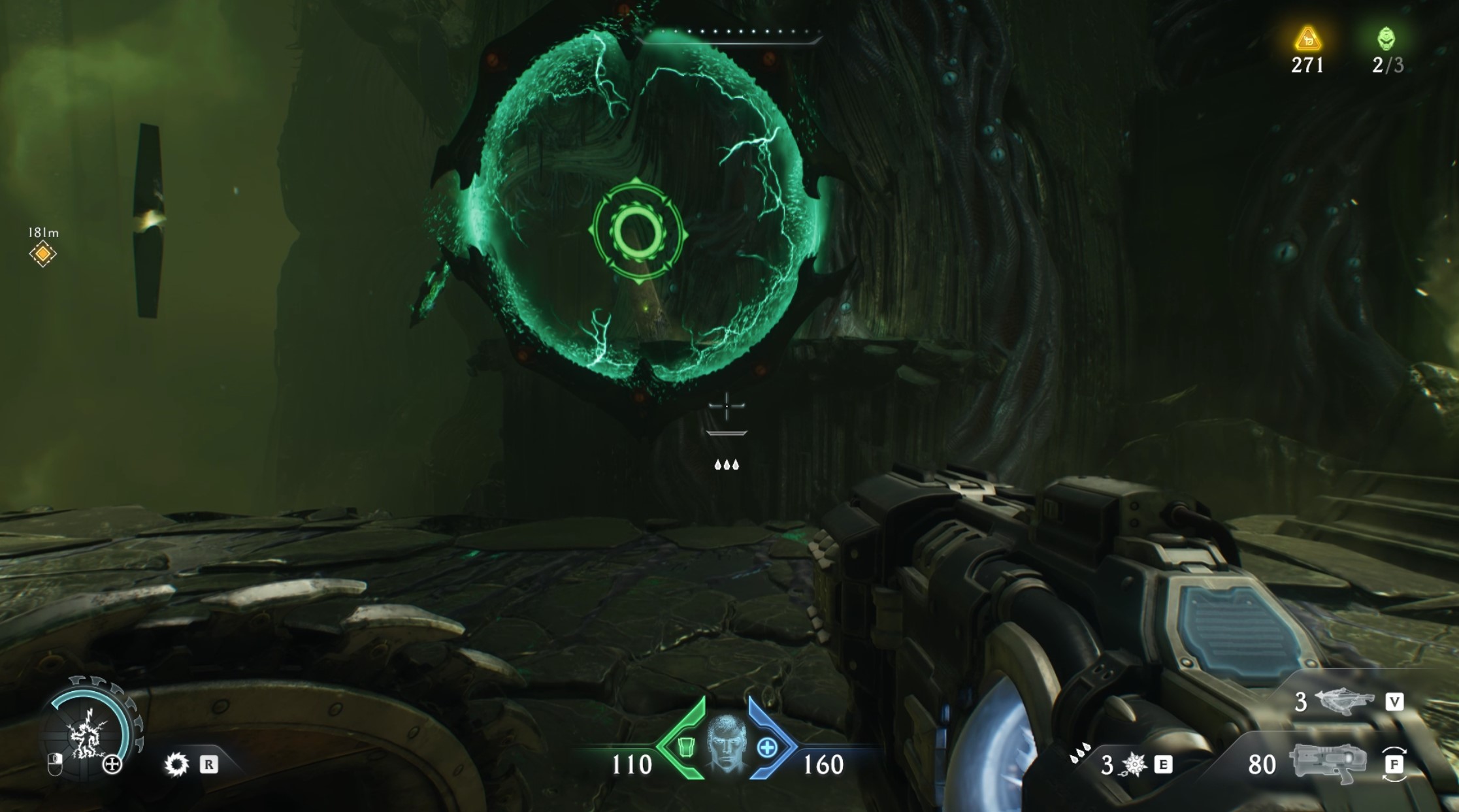Click the green lock-on target marker
The image size is (1459, 812).
click(637, 233)
